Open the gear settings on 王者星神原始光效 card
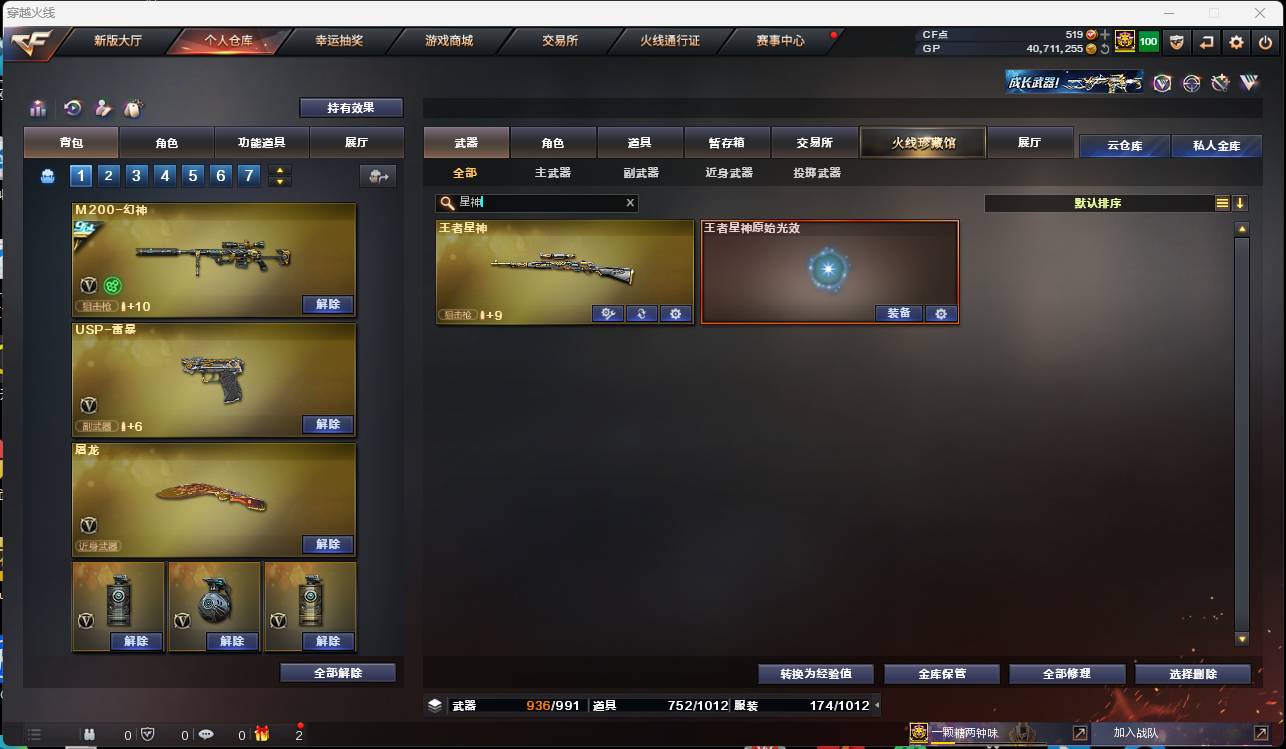1286x749 pixels. (x=941, y=313)
